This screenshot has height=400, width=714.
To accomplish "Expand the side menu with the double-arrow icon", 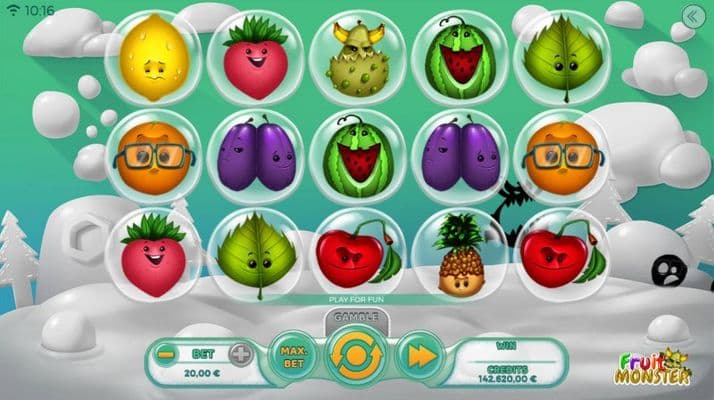I will pos(690,15).
